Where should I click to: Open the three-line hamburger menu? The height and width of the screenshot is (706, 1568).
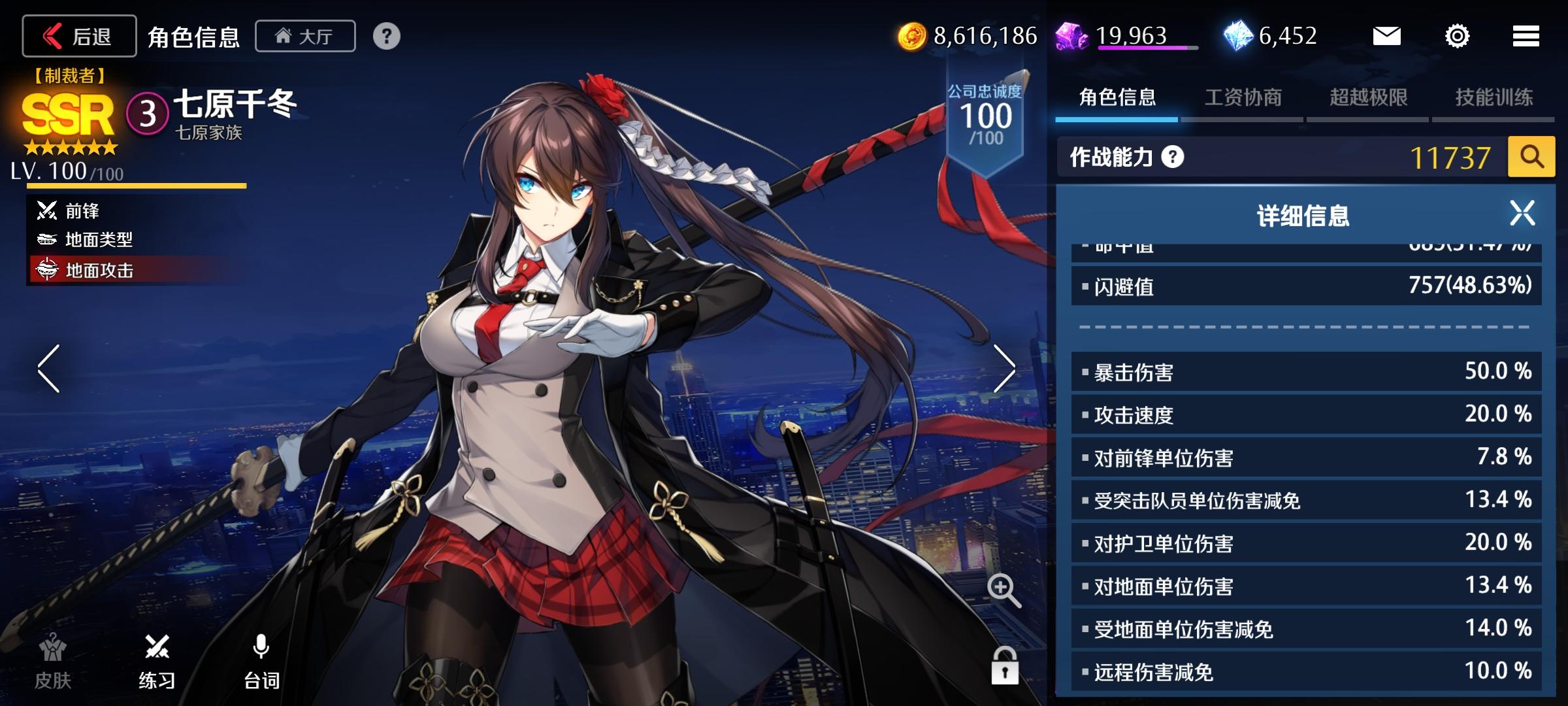tap(1526, 36)
